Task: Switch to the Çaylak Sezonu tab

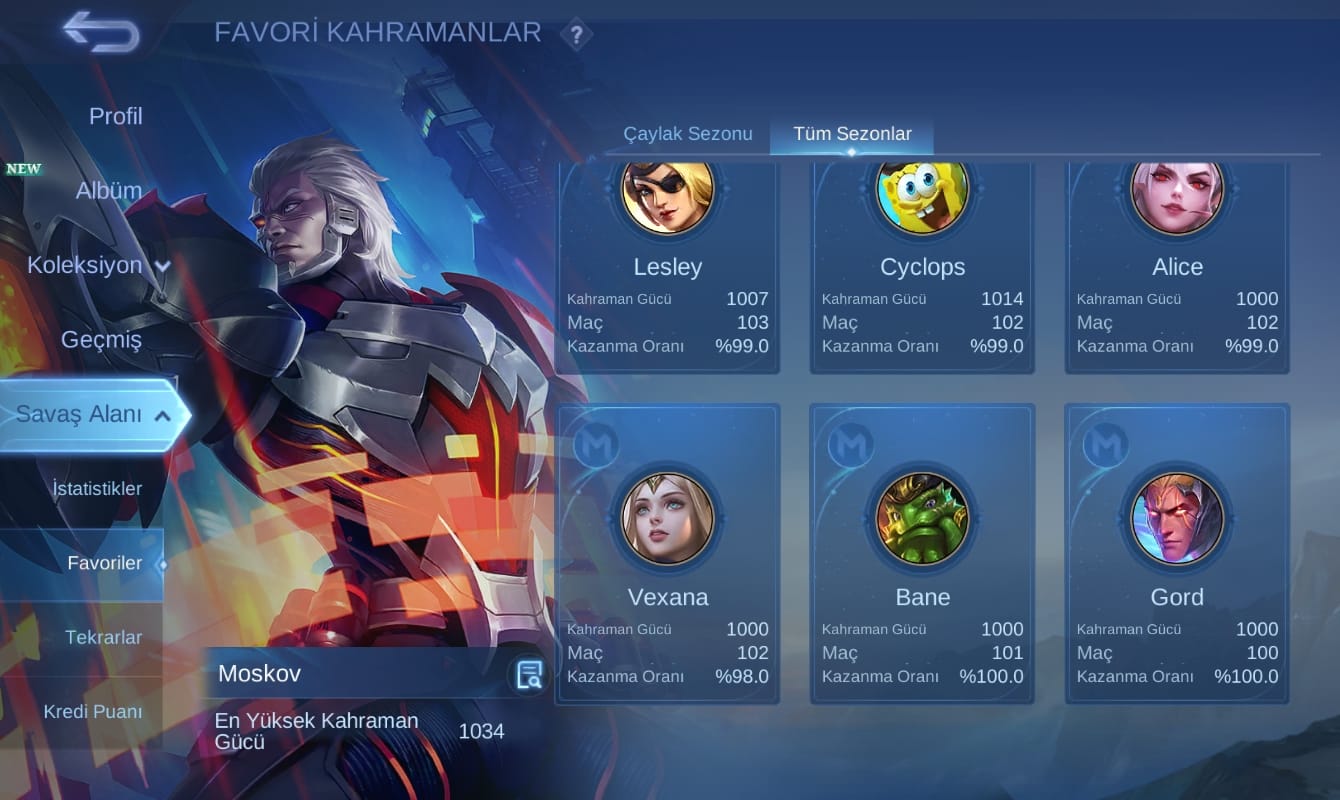Action: point(687,133)
